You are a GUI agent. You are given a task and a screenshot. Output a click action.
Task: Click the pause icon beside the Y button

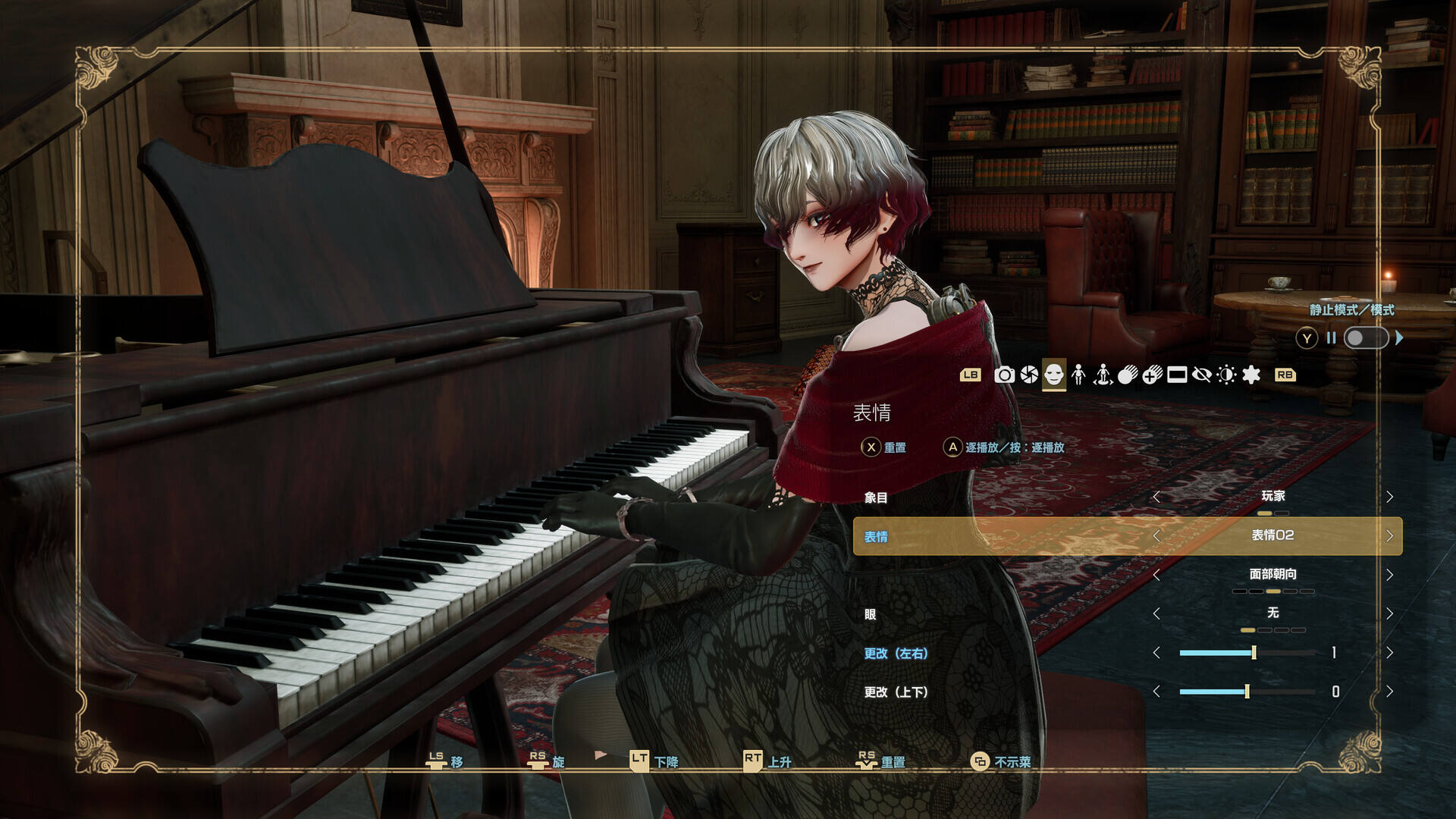tap(1332, 339)
